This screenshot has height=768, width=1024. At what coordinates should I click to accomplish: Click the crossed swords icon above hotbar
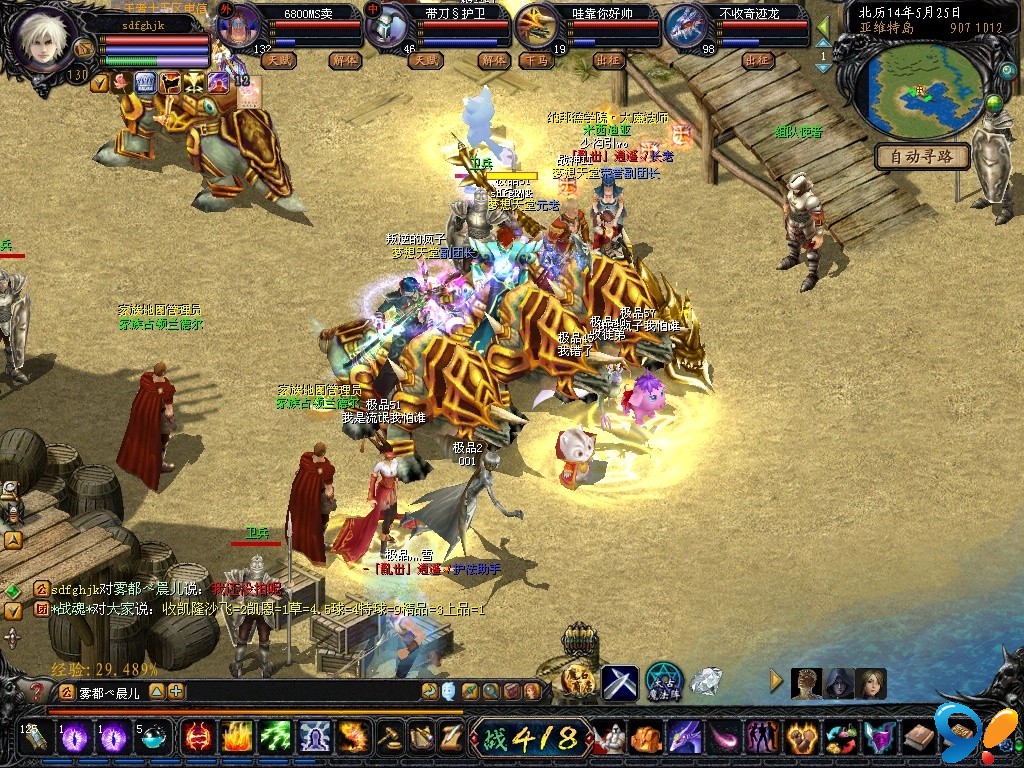(620, 682)
